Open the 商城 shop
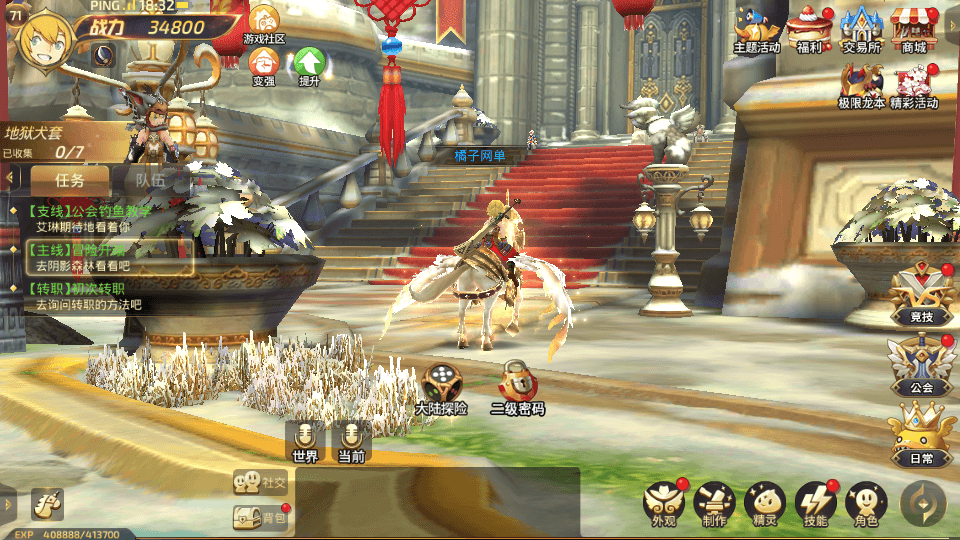Viewport: 960px width, 540px height. click(x=913, y=26)
